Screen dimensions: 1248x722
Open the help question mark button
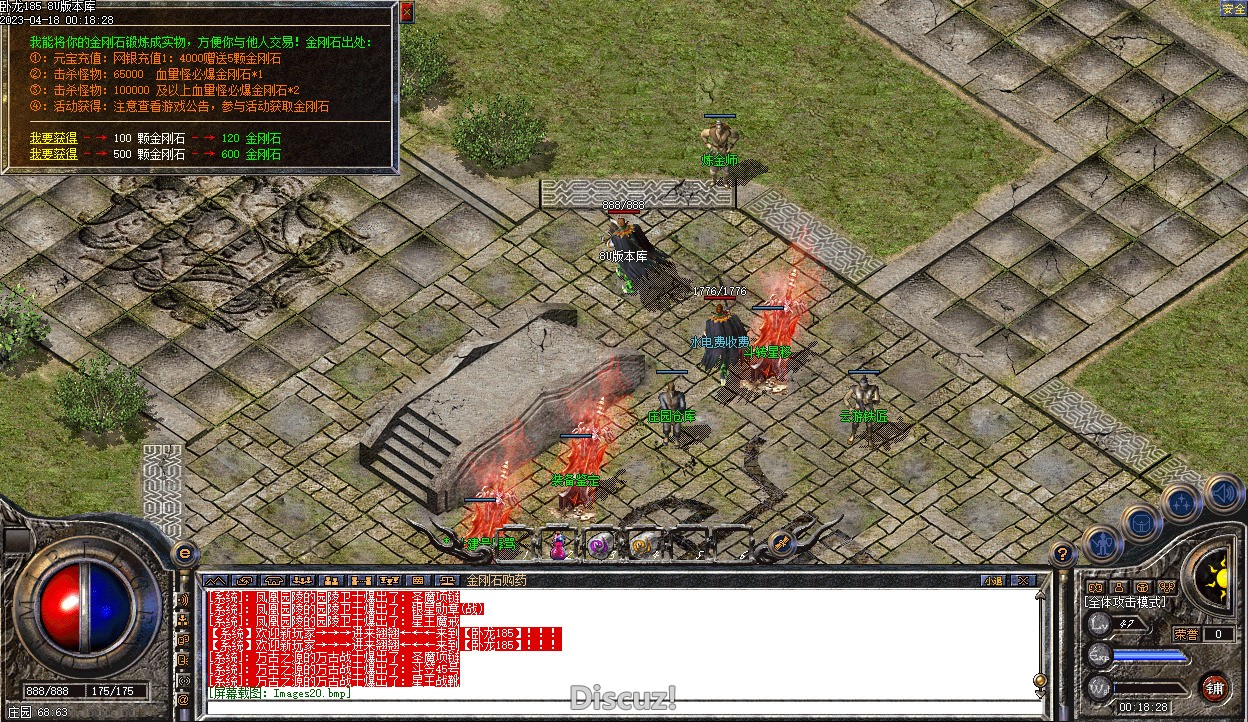[x=1063, y=553]
